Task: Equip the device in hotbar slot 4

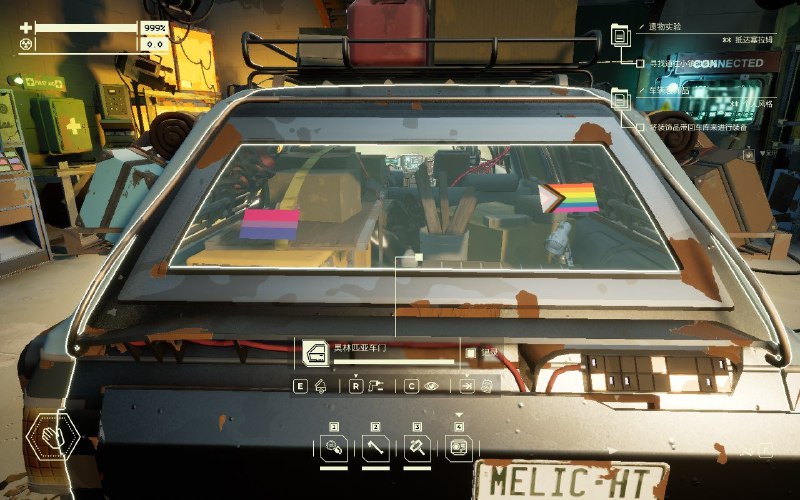Action: (459, 449)
